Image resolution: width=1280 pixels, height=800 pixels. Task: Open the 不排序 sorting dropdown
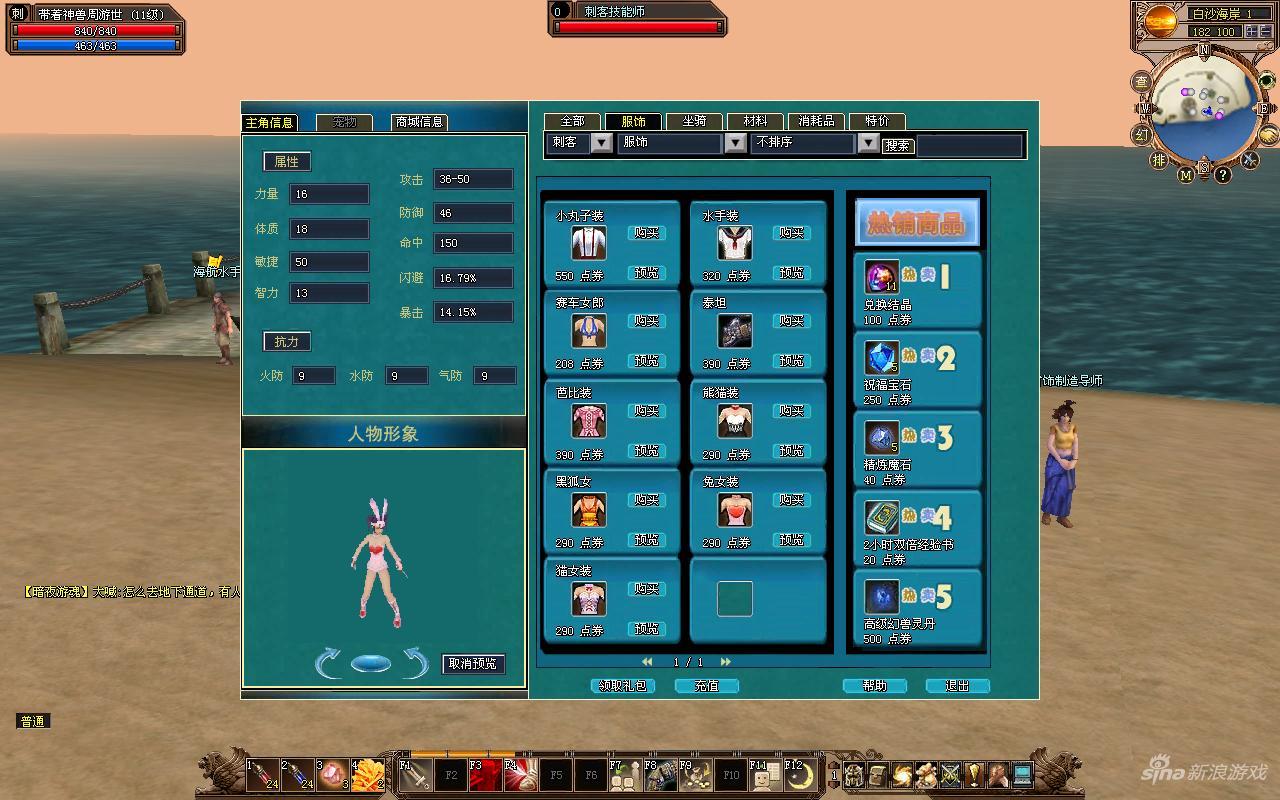click(x=868, y=143)
